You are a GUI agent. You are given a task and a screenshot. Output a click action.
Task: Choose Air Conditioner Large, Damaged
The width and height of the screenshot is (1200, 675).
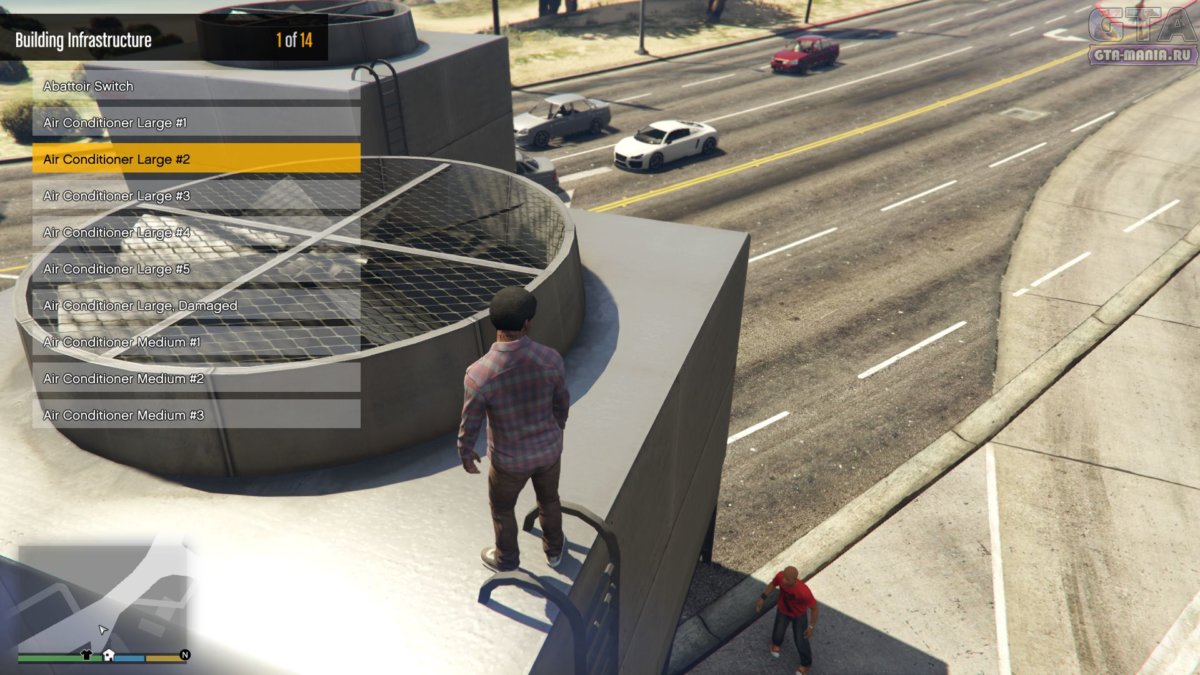click(196, 305)
